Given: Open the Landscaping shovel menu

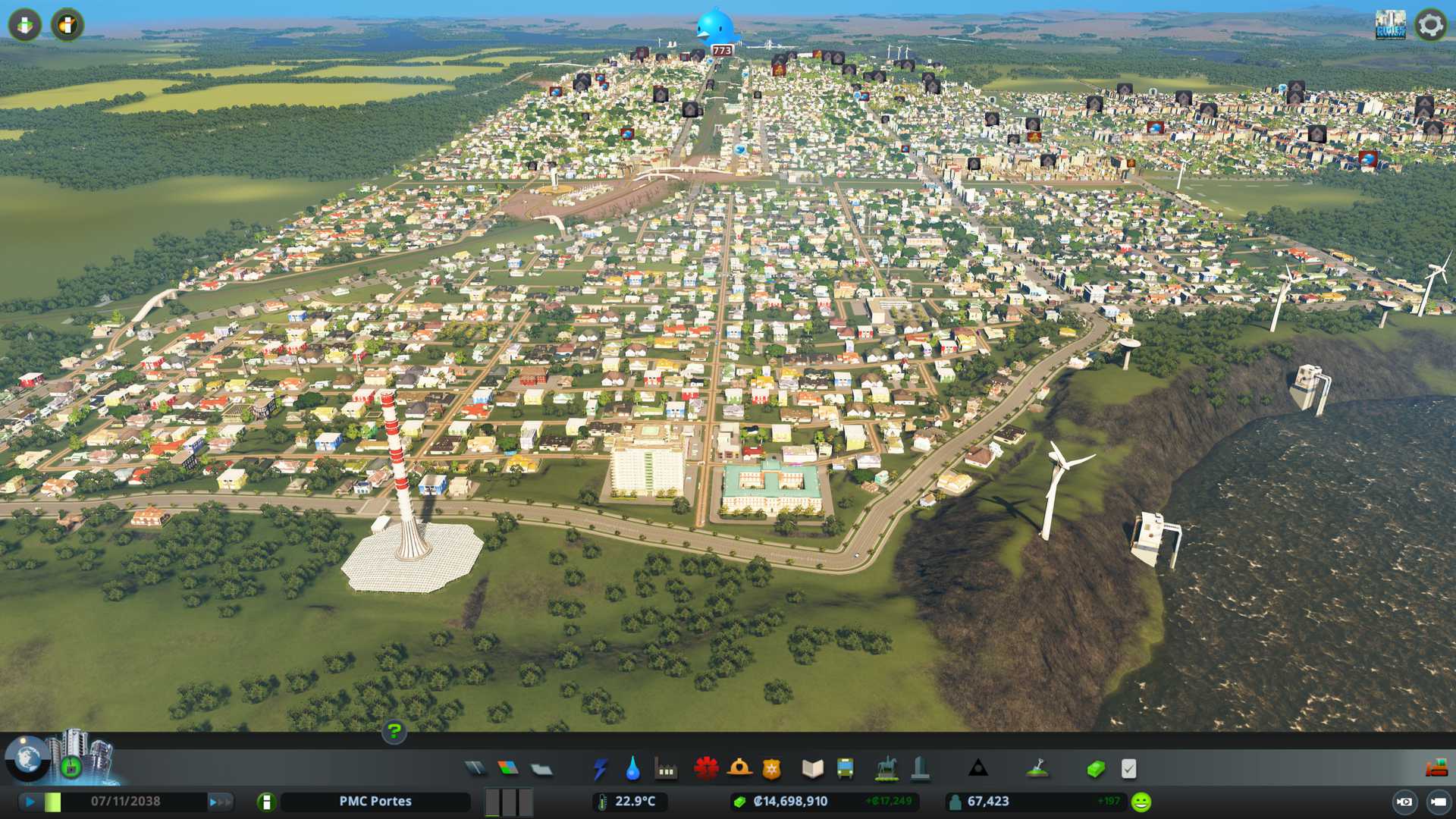Looking at the screenshot, I should [1037, 769].
